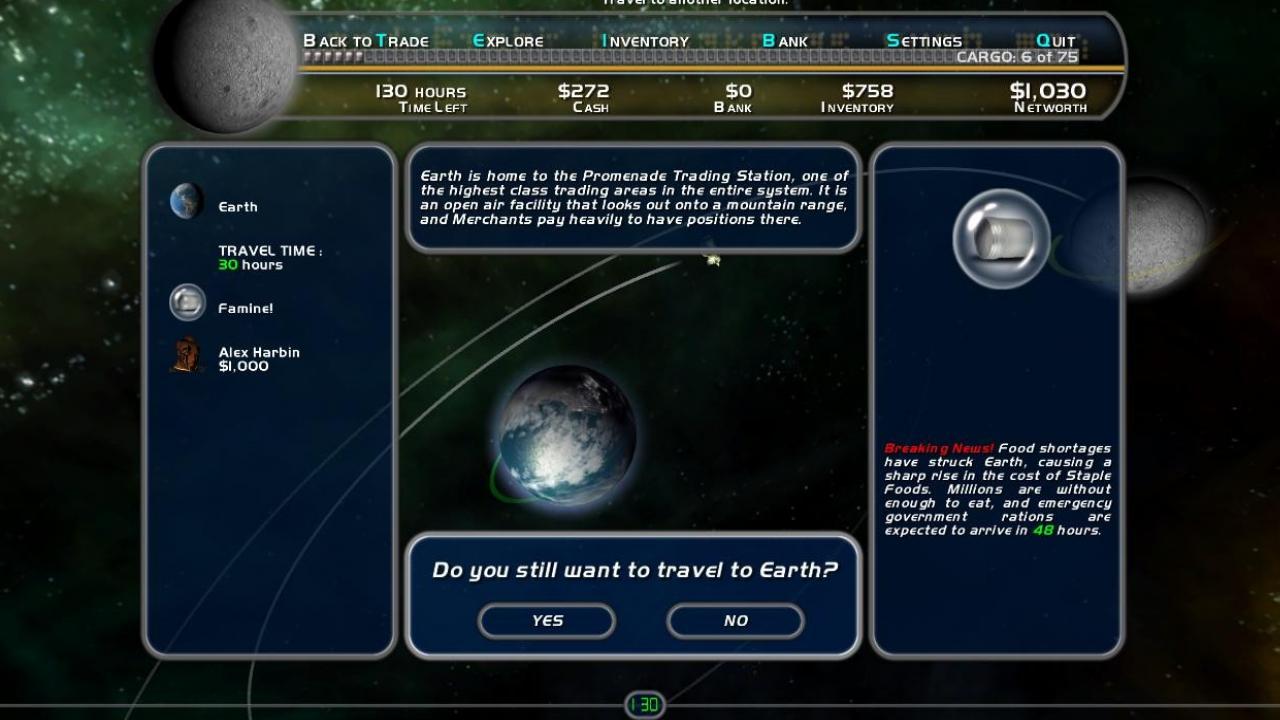Screen dimensions: 1280x720
Task: Click the Famine! event icon
Action: [x=187, y=302]
